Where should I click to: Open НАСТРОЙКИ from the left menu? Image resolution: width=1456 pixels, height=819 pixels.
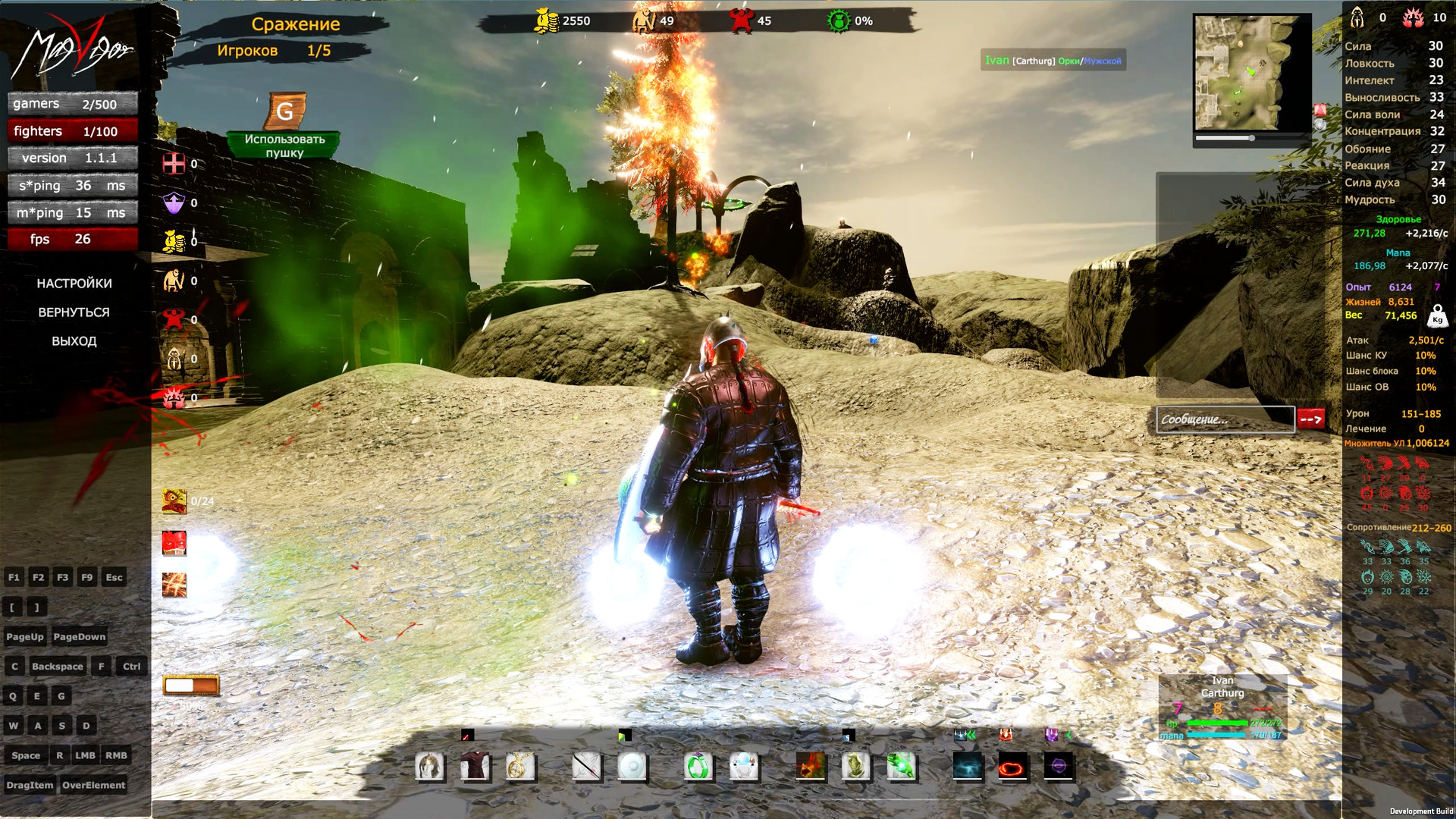[74, 283]
